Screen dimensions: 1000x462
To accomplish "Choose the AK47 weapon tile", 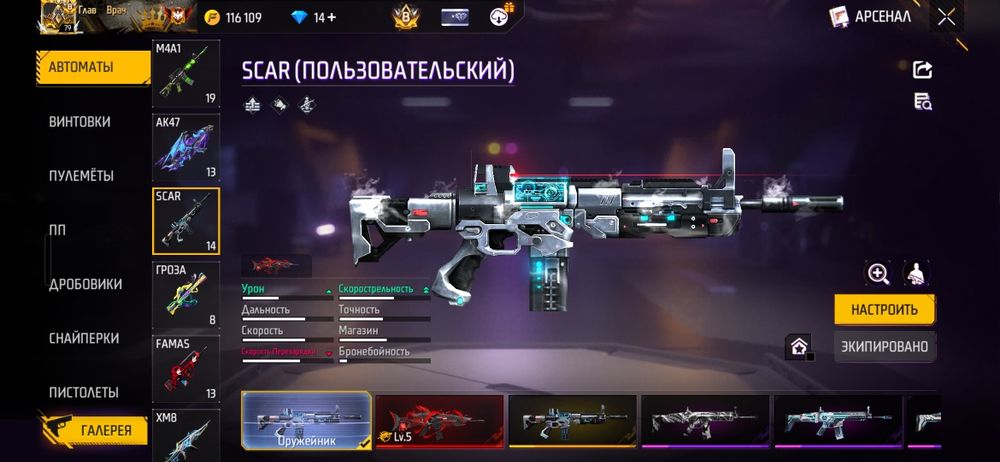I will pyautogui.click(x=185, y=147).
